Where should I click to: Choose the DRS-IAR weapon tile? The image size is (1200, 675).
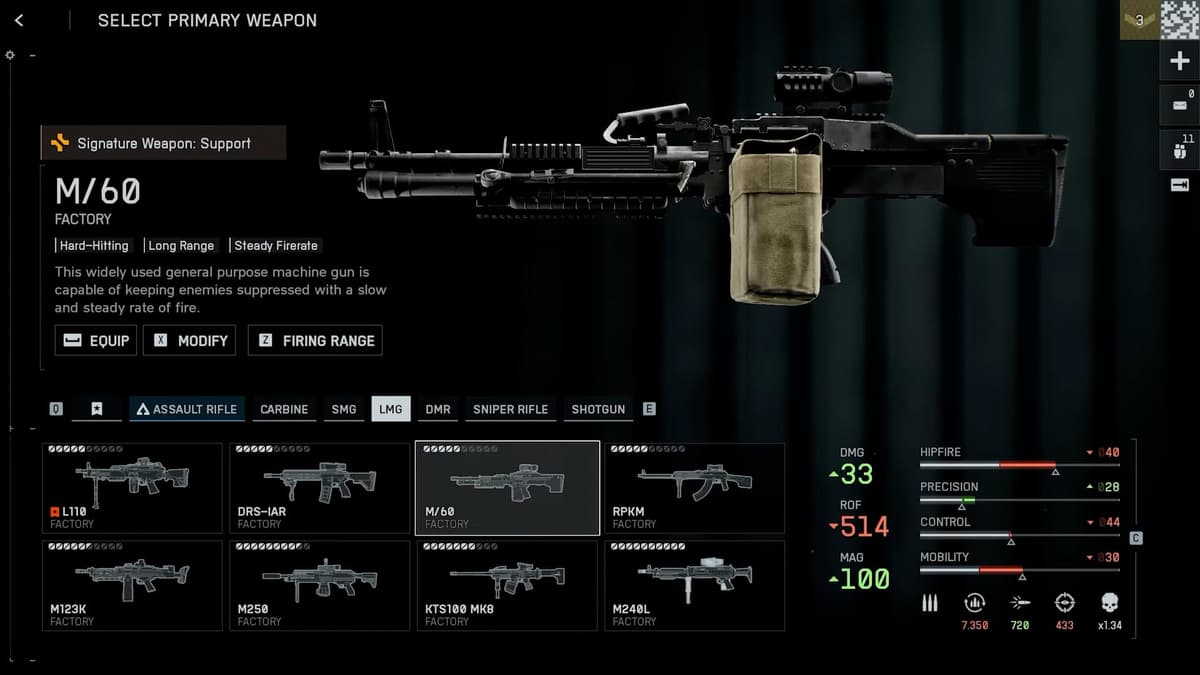point(319,488)
